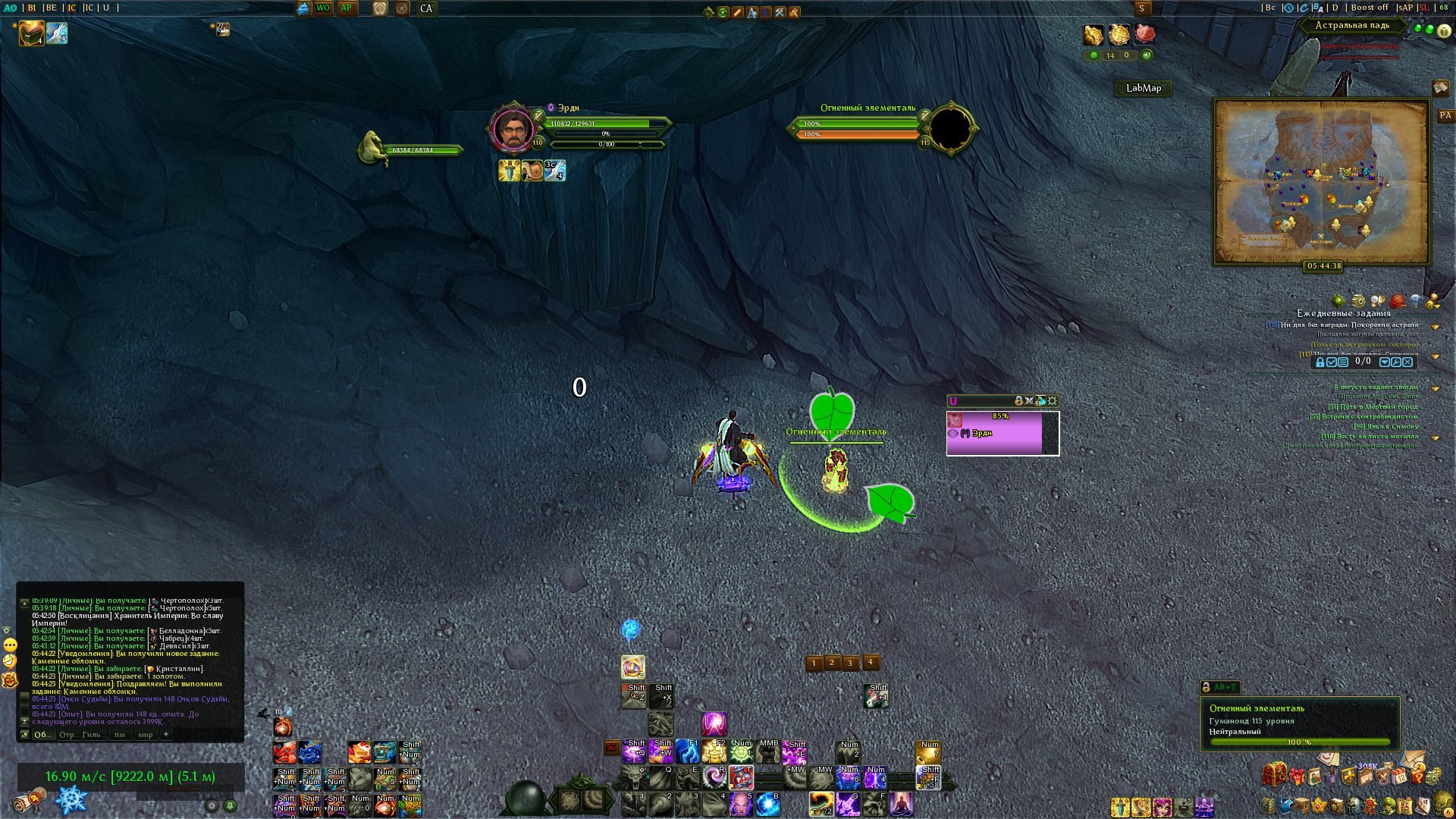Click the blue snowflake icon
The width and height of the screenshot is (1456, 819).
coord(72,800)
